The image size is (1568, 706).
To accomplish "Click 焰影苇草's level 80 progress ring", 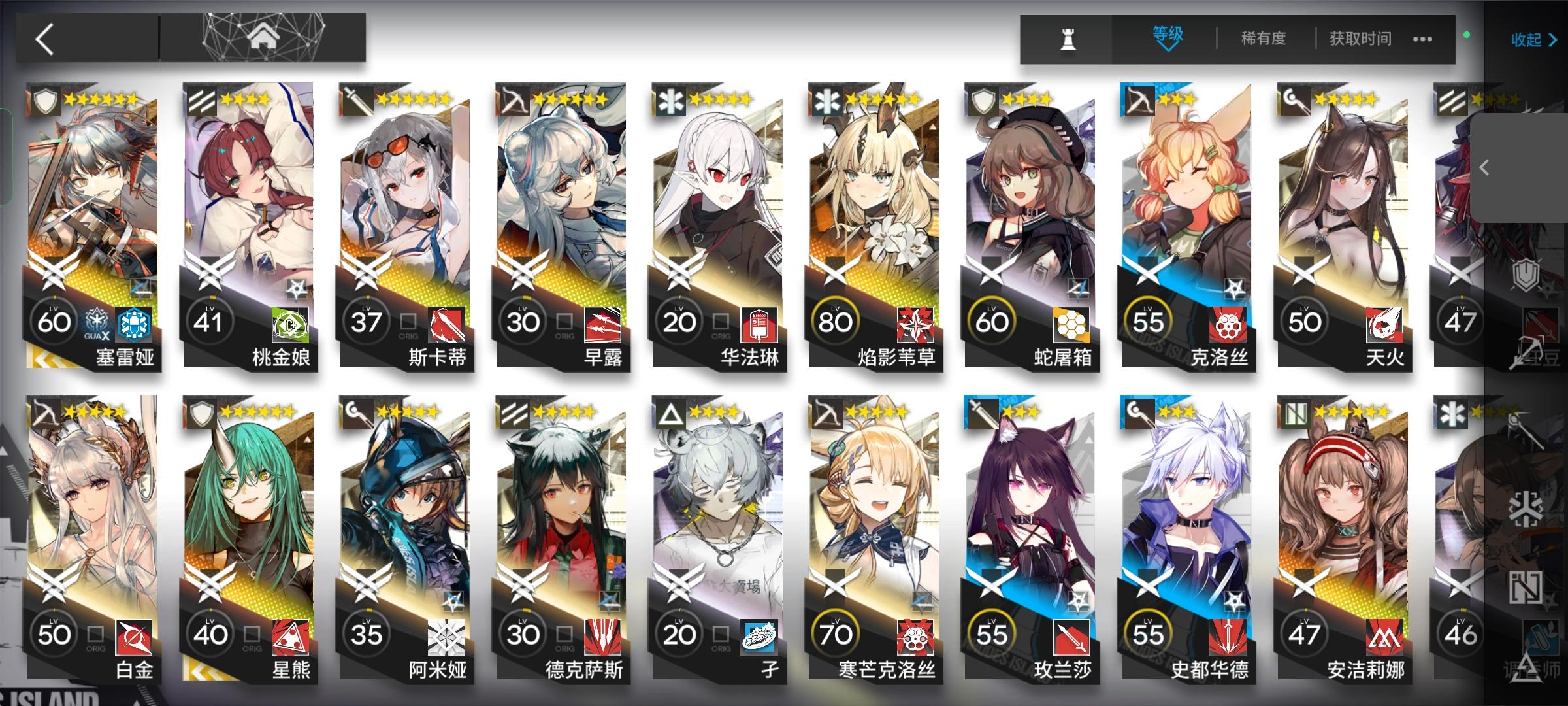I will coord(837,320).
